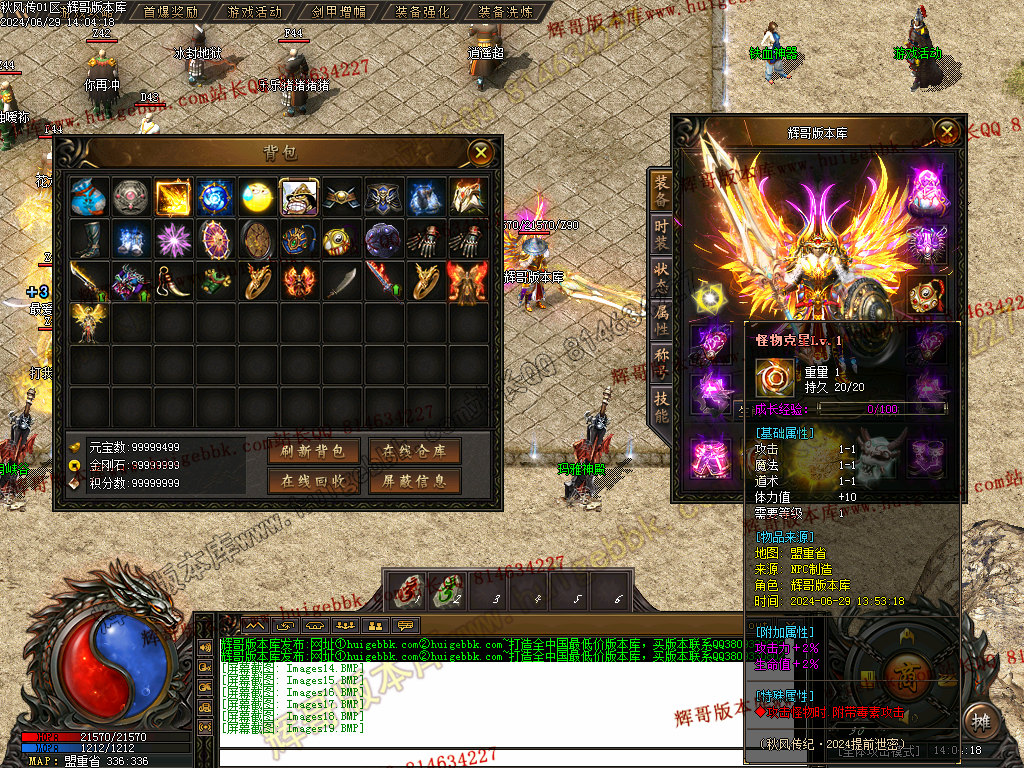Click the 刷新背包 button

pos(313,451)
